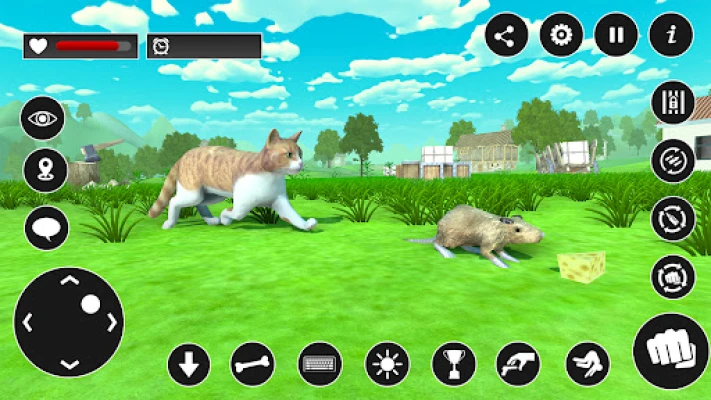This screenshot has width=711, height=400.
Task: Toggle the sun daylight icon
Action: (386, 364)
